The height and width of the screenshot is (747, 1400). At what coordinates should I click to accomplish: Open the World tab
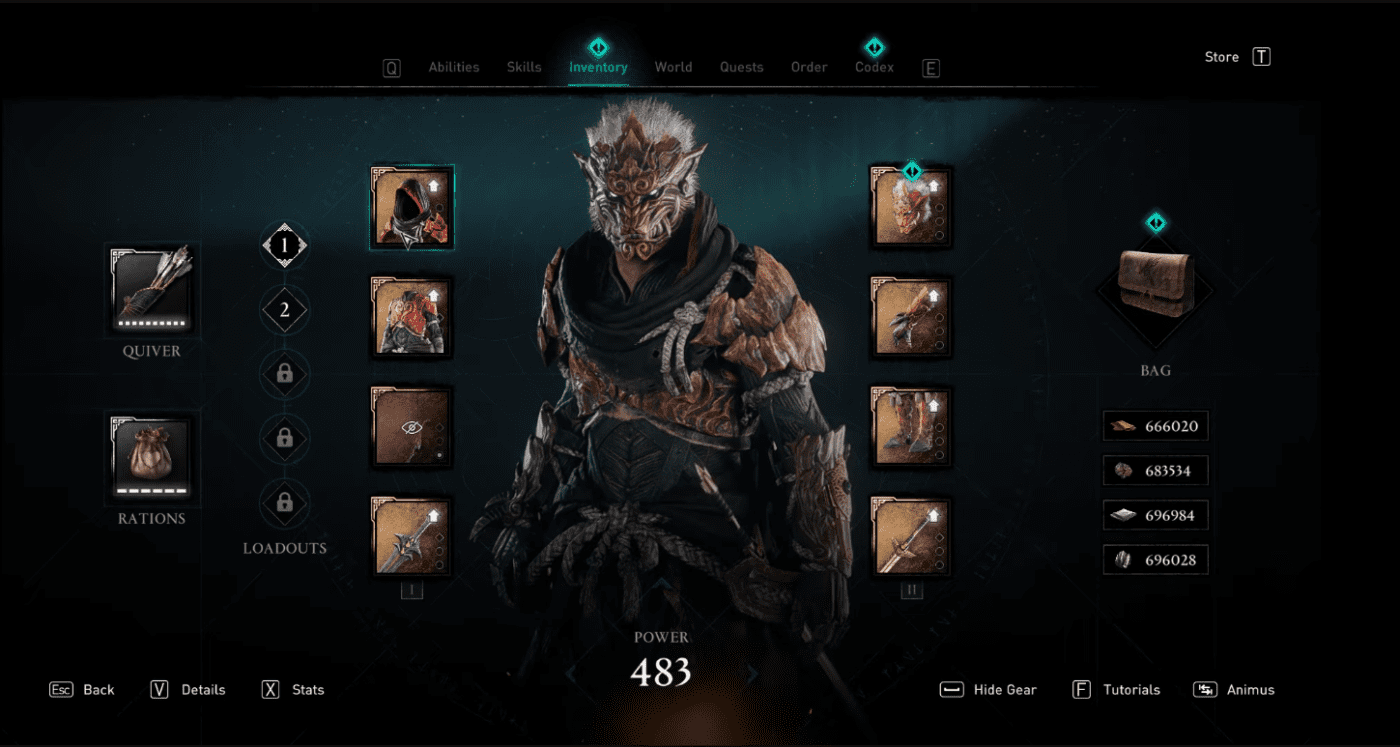pyautogui.click(x=673, y=66)
